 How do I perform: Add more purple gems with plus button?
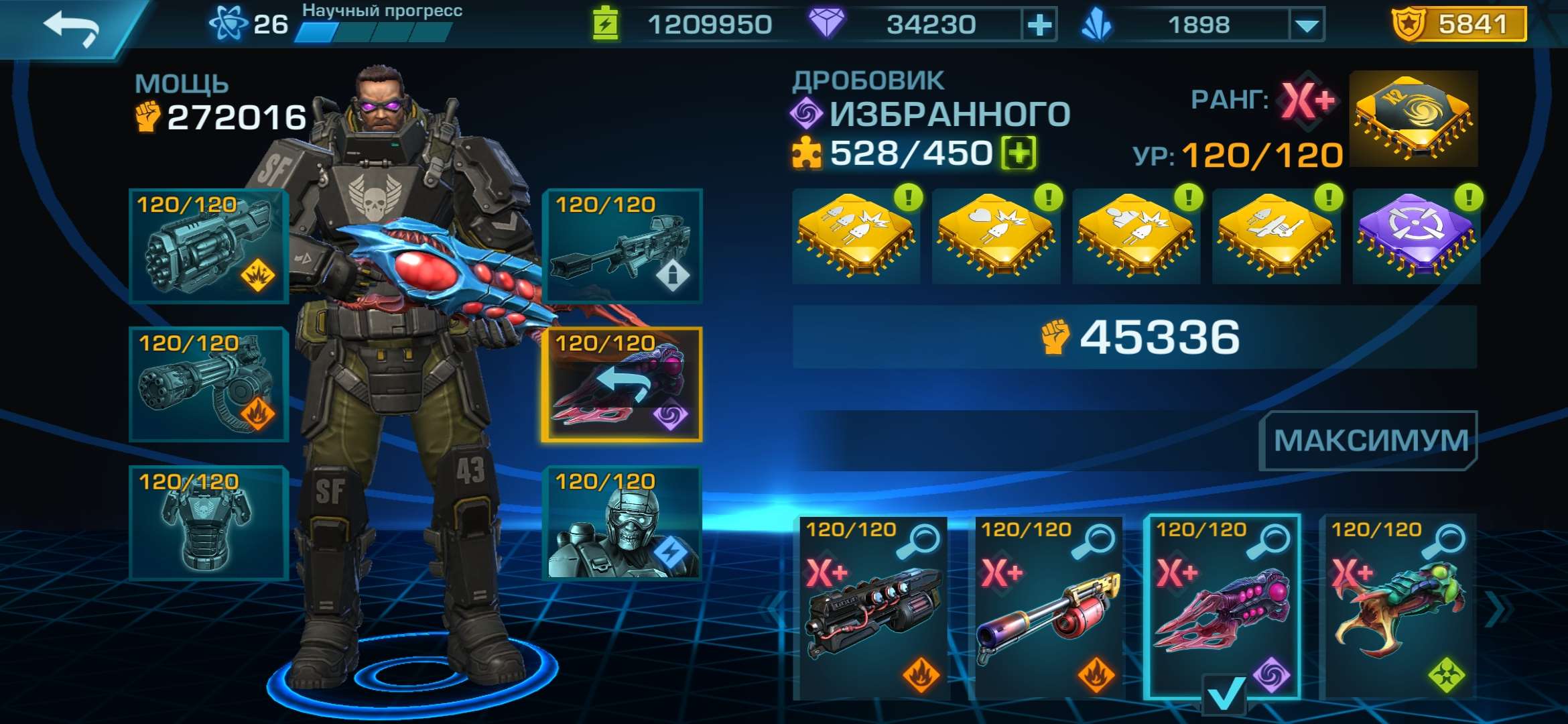(x=1039, y=25)
